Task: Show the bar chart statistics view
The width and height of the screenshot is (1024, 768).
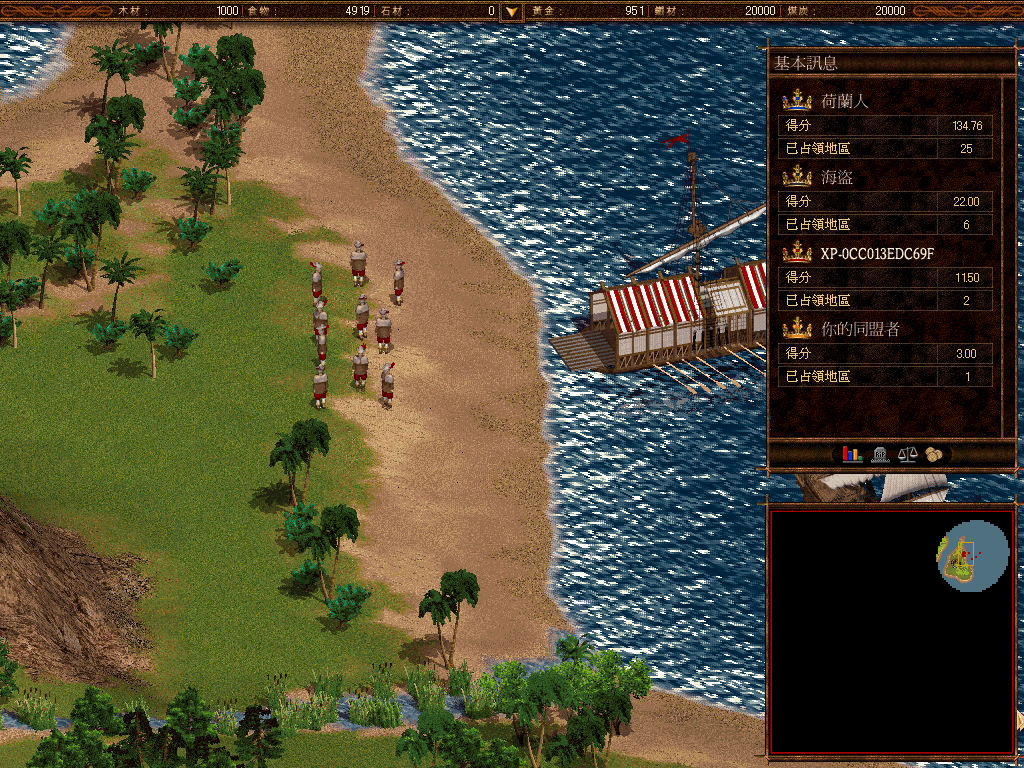Action: pyautogui.click(x=851, y=454)
